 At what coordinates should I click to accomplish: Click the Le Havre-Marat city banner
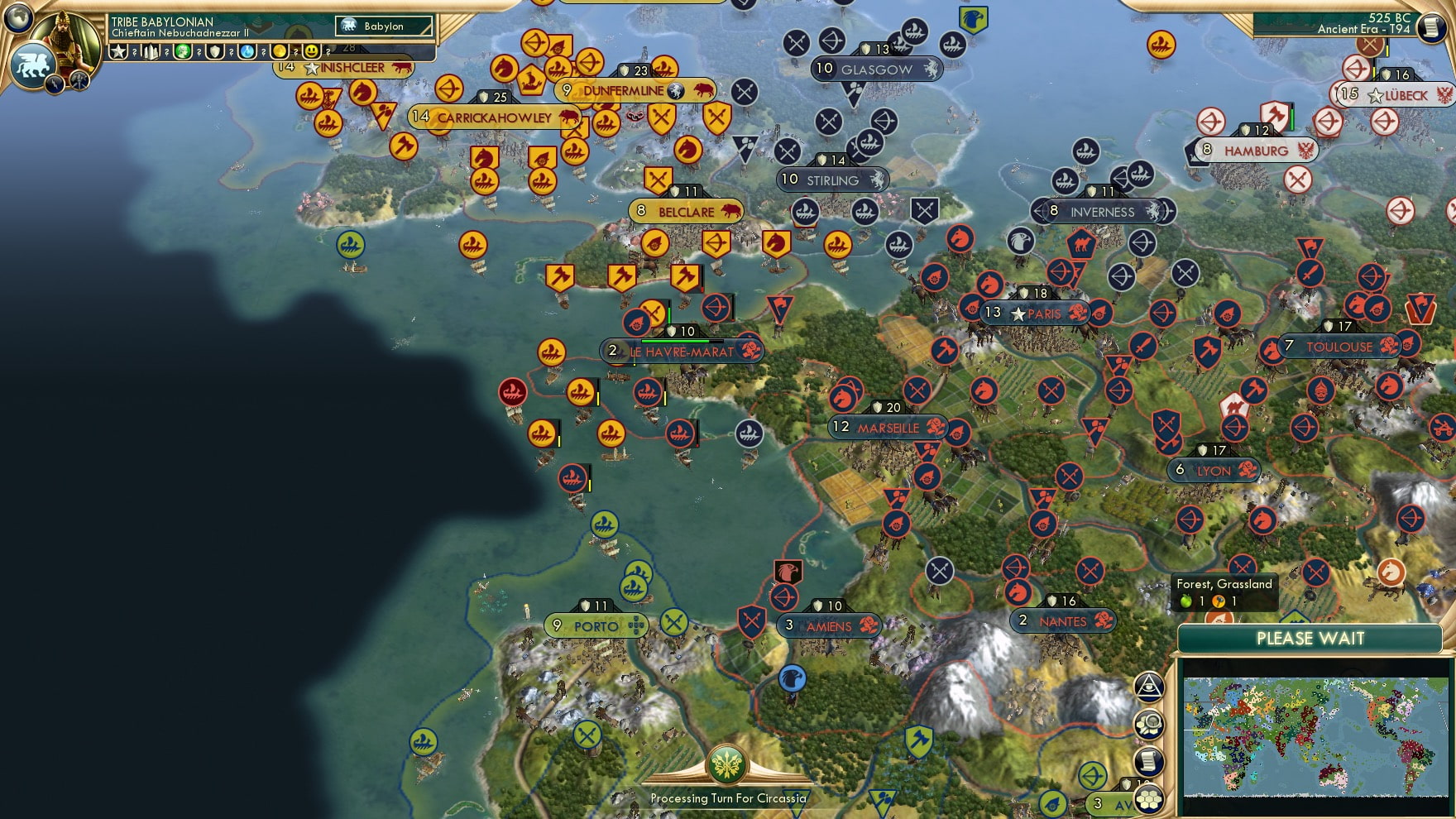click(682, 351)
